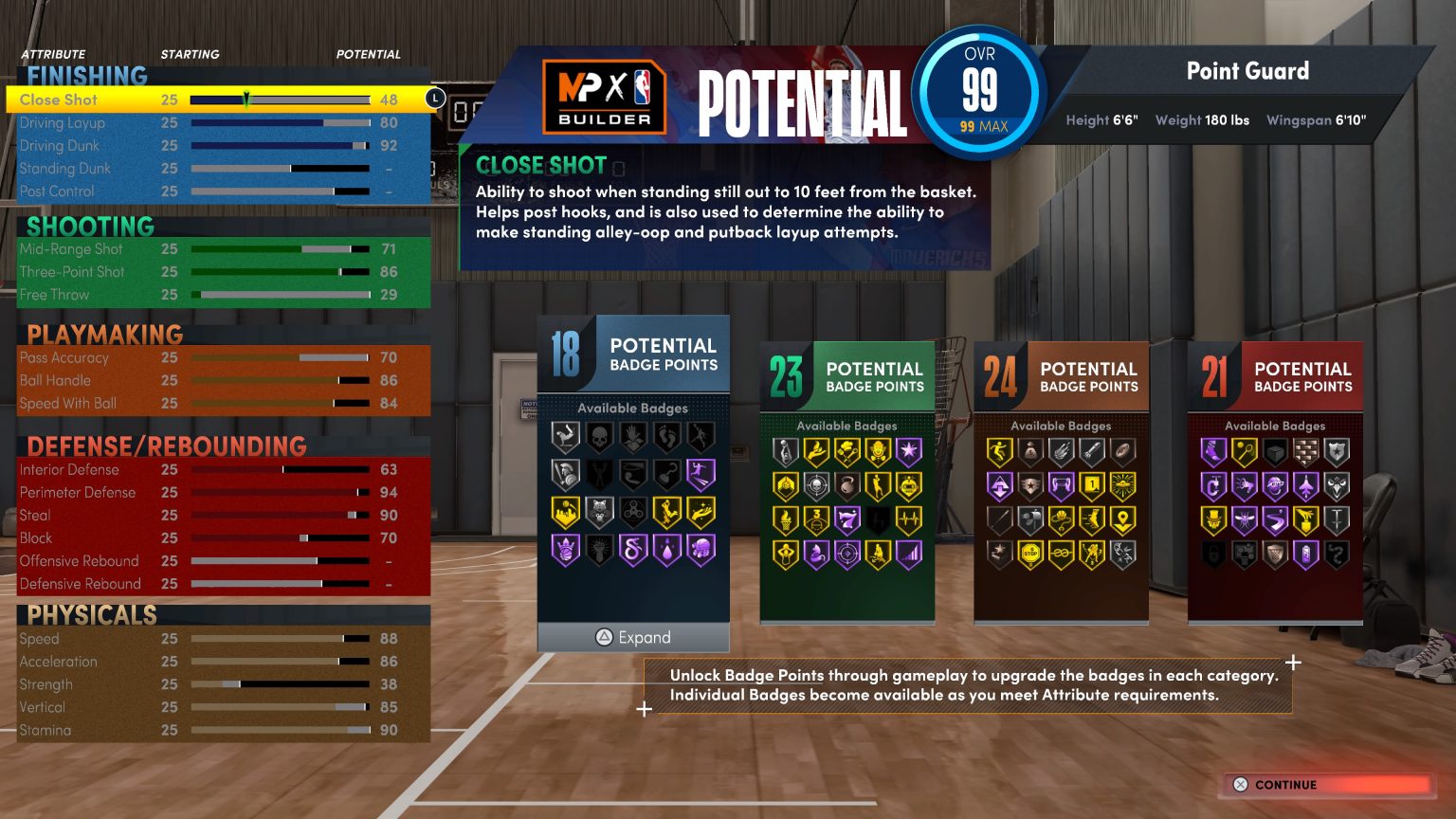Image resolution: width=1456 pixels, height=819 pixels.
Task: Click the rocket badge in Playmaking badges
Action: (1093, 449)
